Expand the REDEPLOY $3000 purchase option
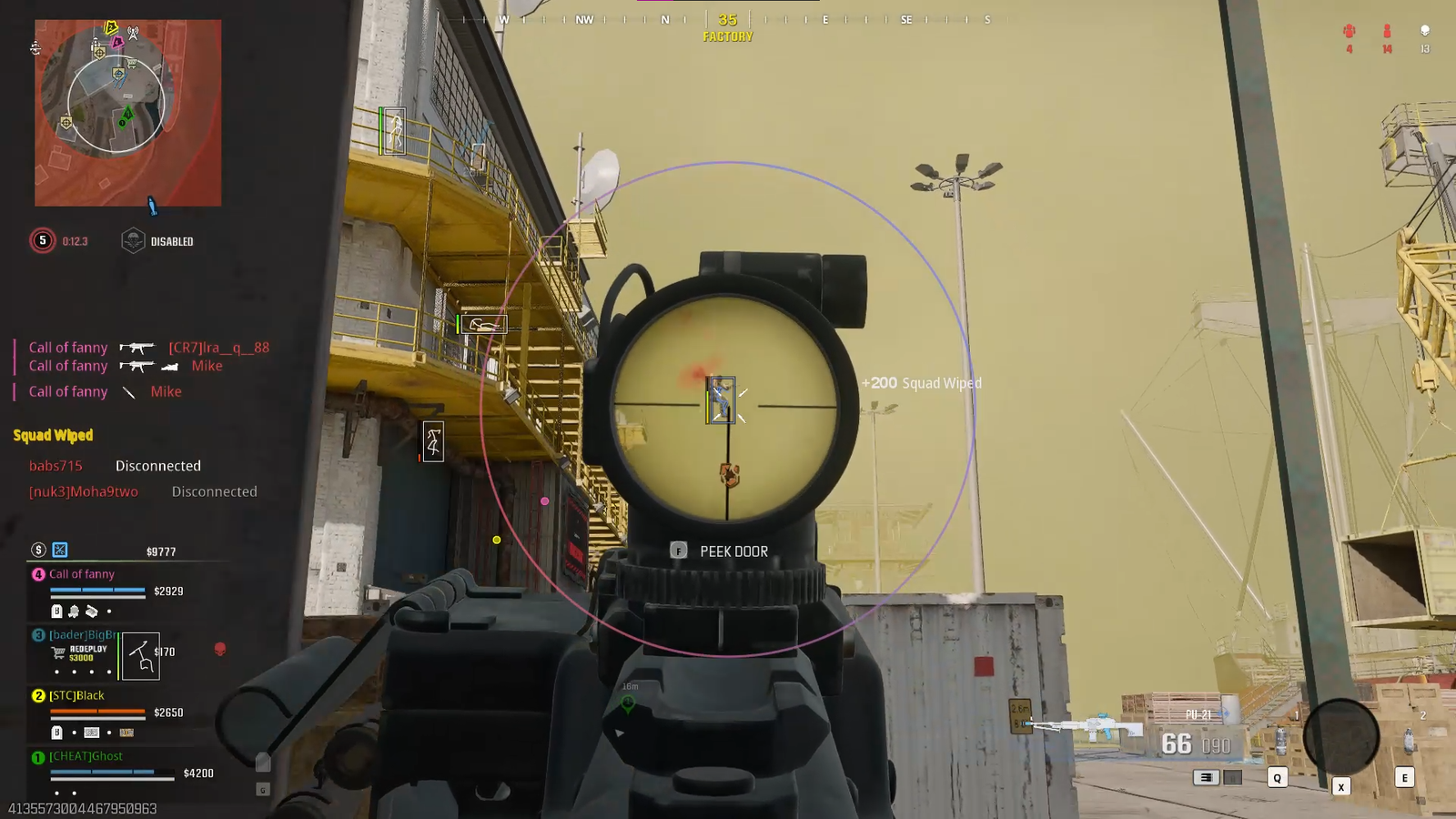 pos(87,652)
